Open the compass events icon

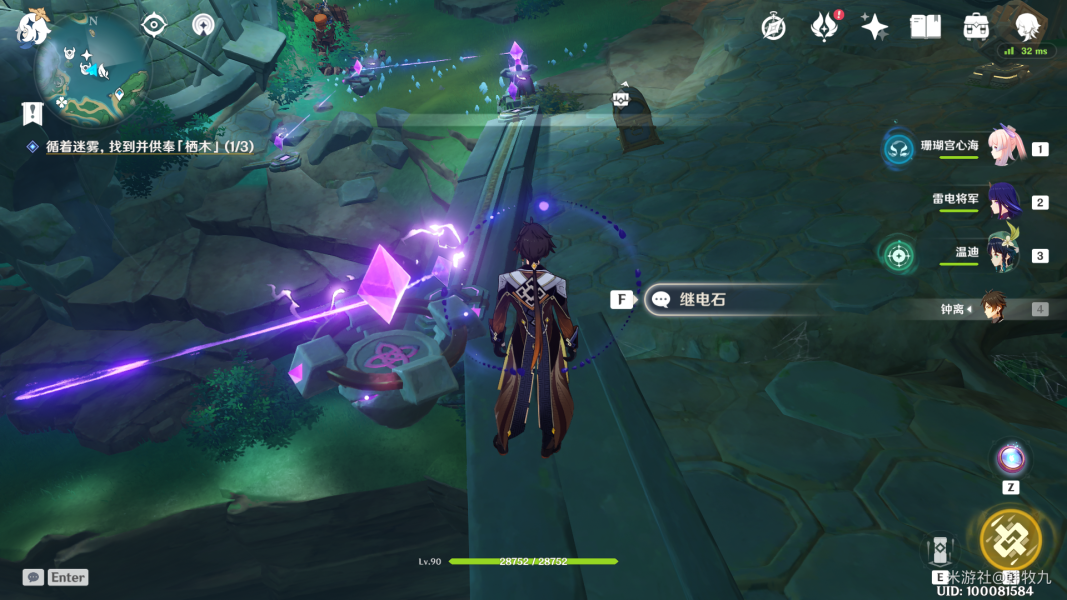coord(773,27)
